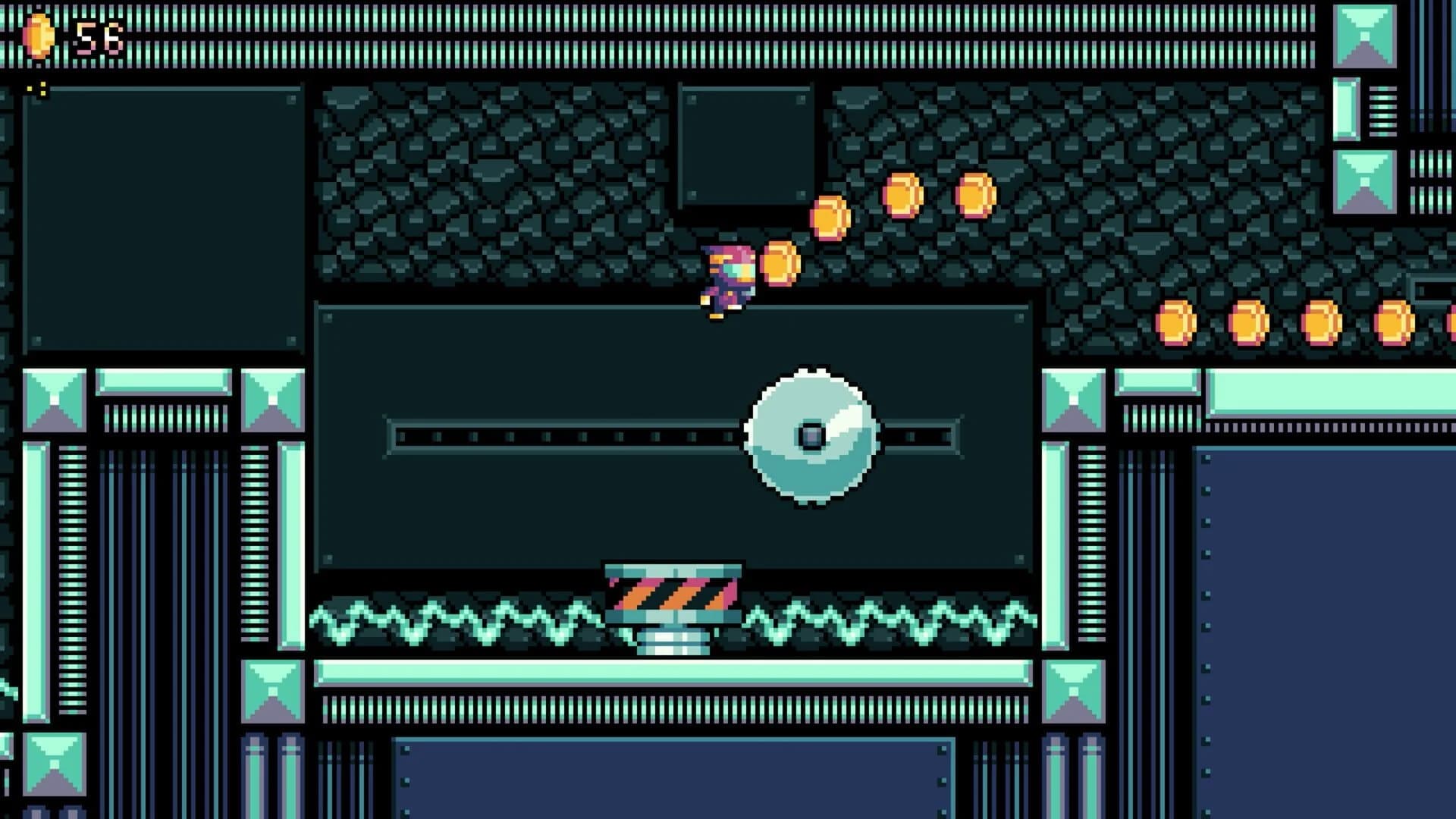Click the coin counter icon in the HUD
The width and height of the screenshot is (1456, 819).
click(x=38, y=34)
